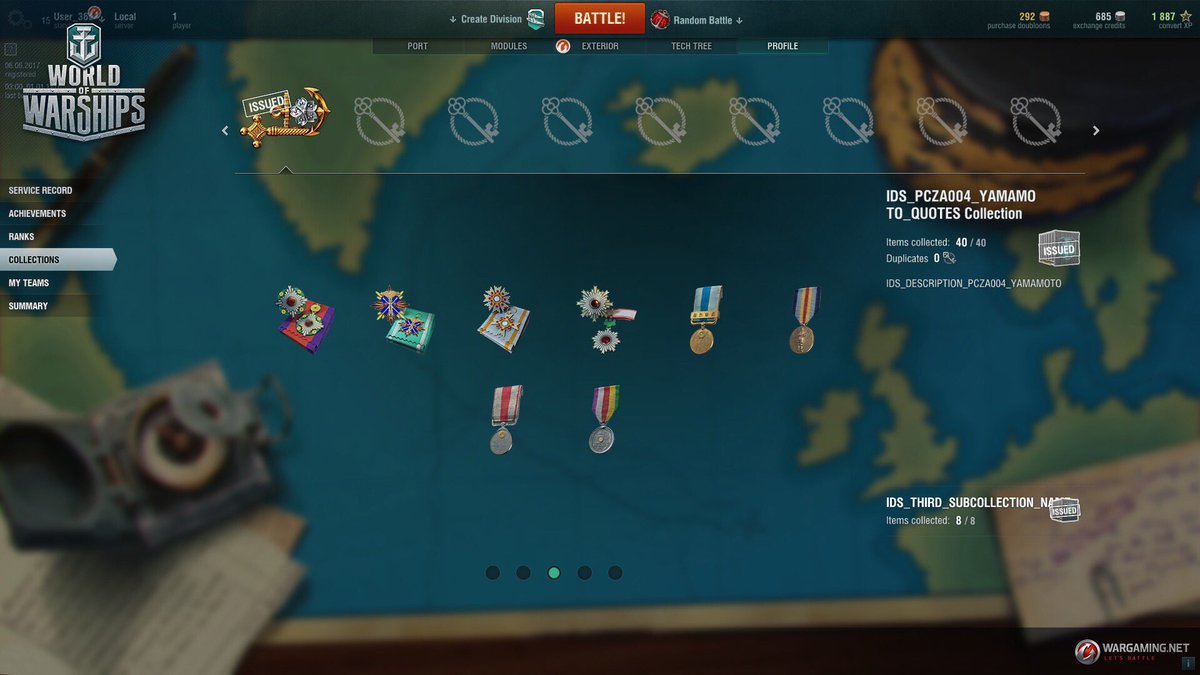Open the Ranks section
This screenshot has height=675, width=1200.
21,236
